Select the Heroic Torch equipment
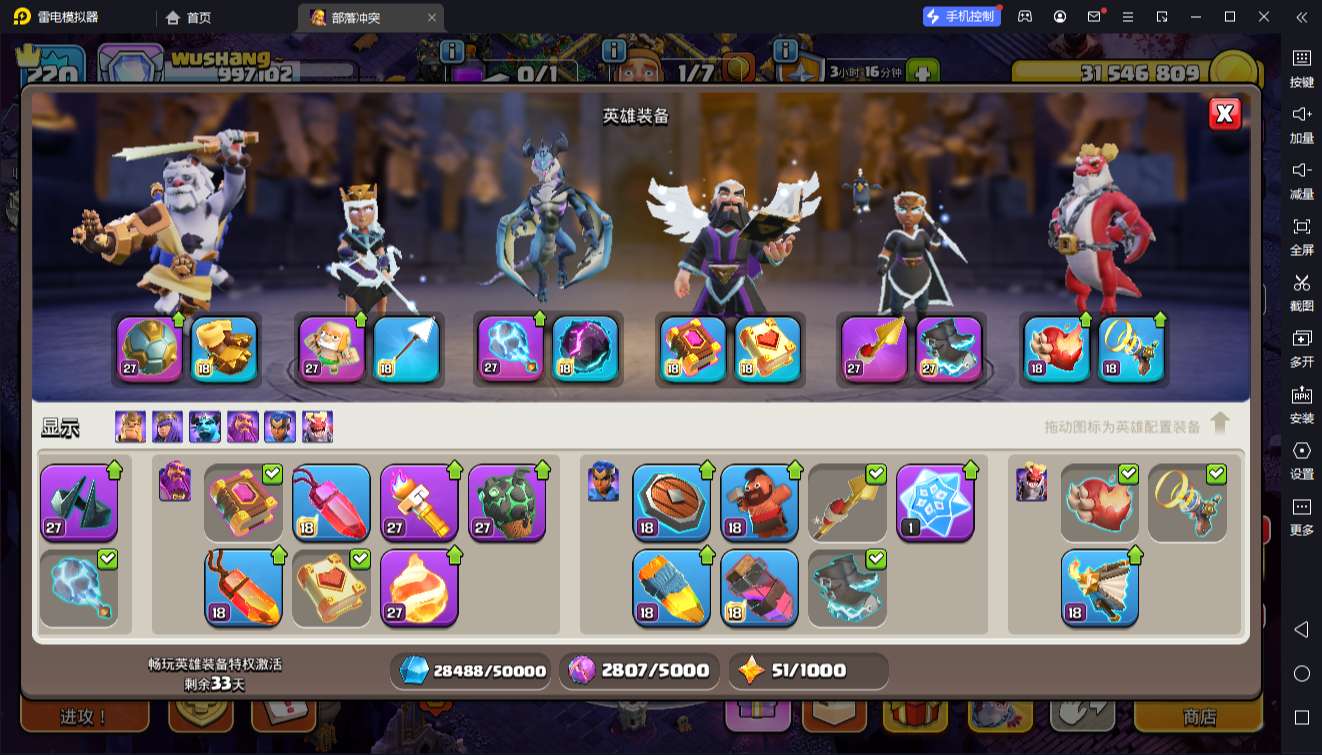1322x755 pixels. (419, 503)
